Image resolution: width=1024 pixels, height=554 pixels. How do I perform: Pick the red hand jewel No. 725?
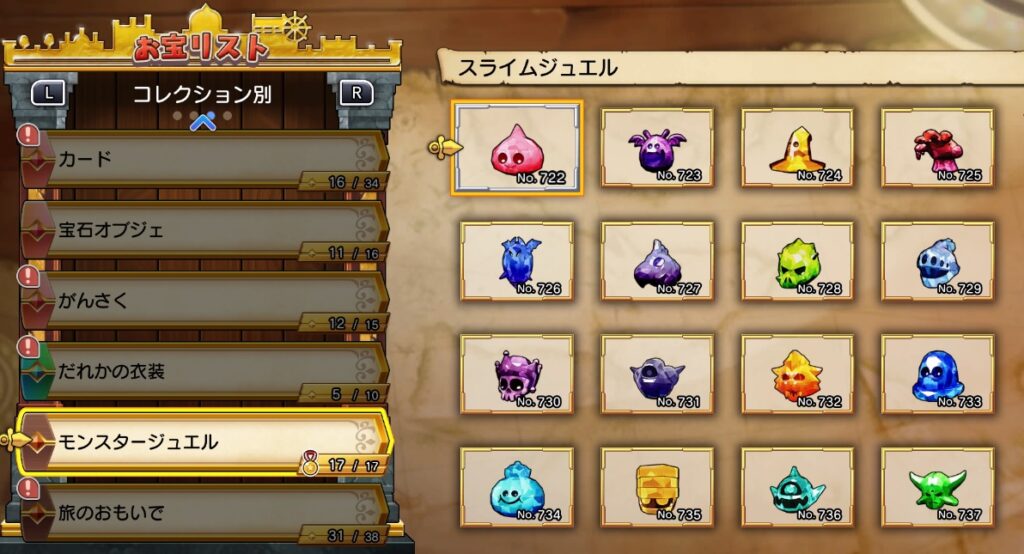(x=937, y=147)
